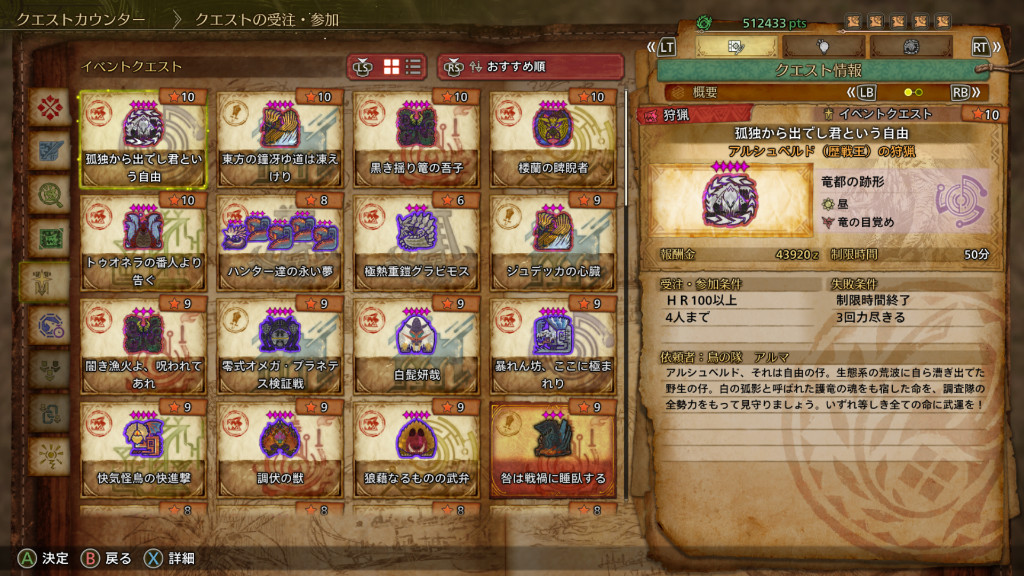Viewport: 1024px width, 576px height.
Task: Open the ジュデッカの心臓 quest tile
Action: 552,243
